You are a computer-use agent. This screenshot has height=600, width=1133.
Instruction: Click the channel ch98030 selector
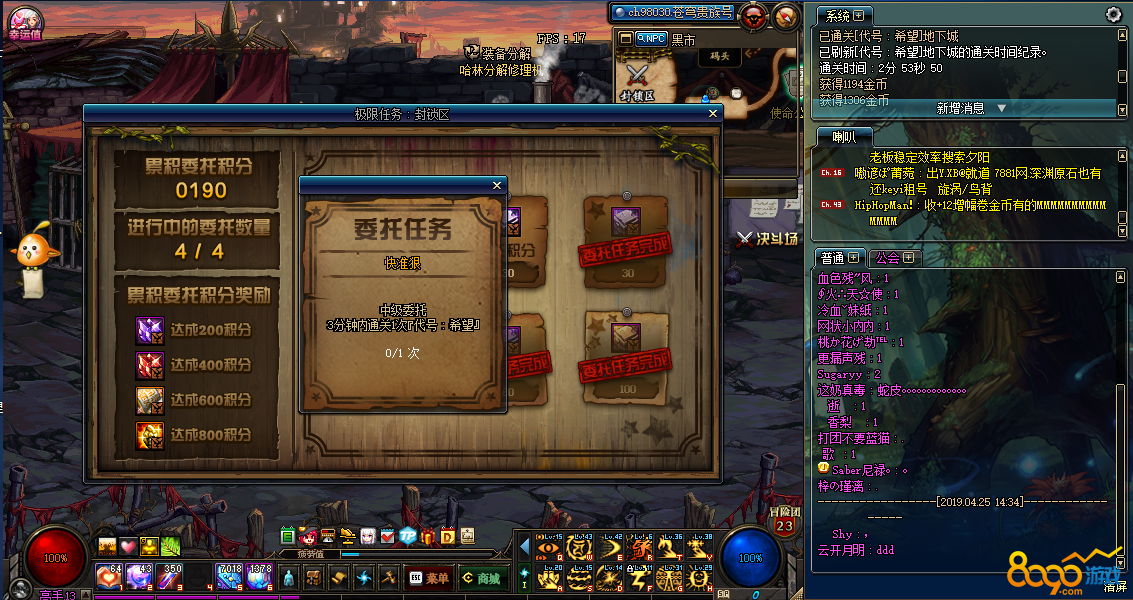click(674, 12)
